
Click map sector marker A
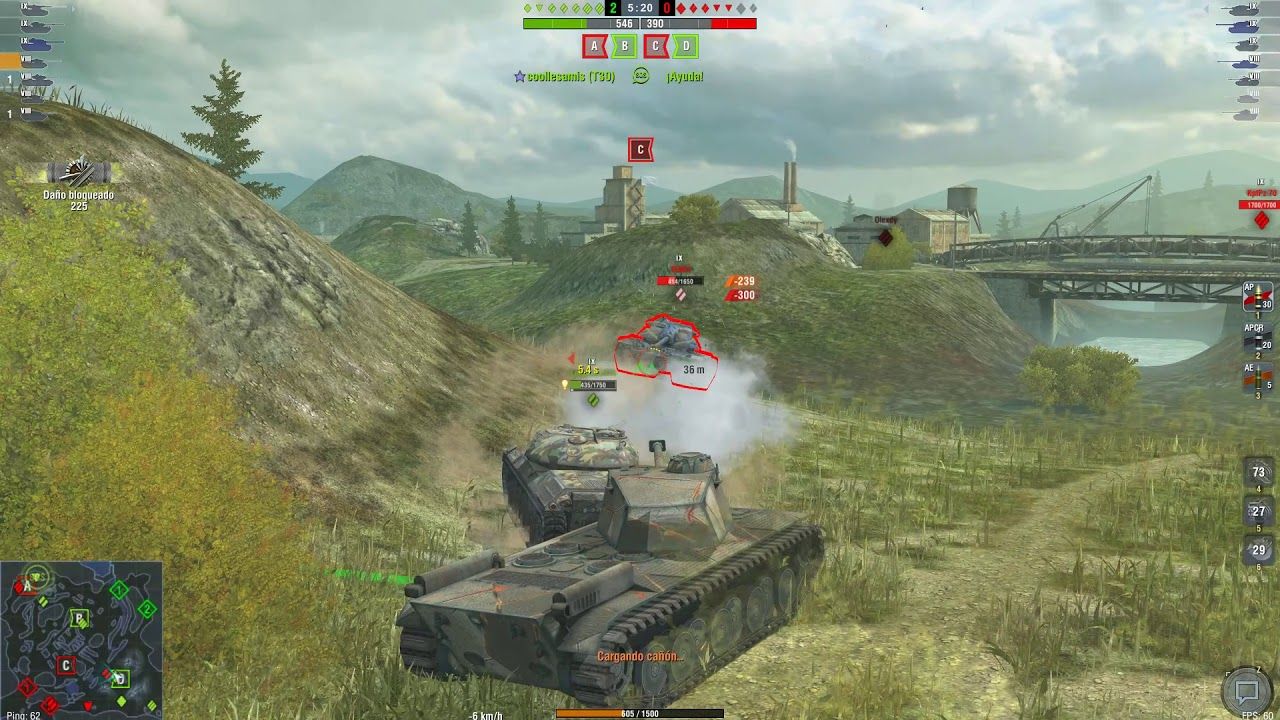coord(595,44)
